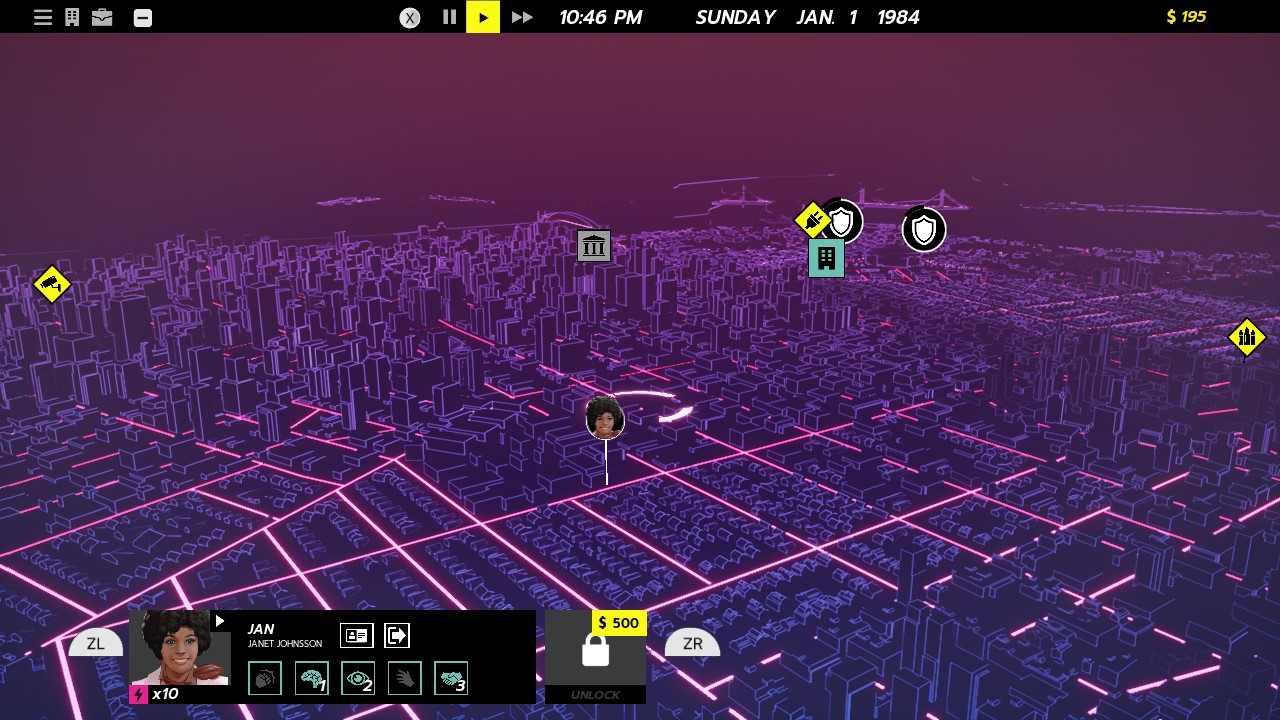
Task: Select the bank landmark marker on the map
Action: (594, 246)
